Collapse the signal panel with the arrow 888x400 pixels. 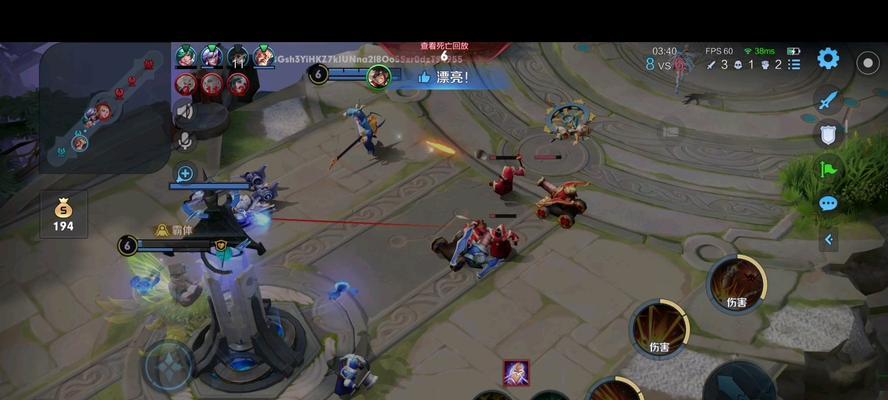(828, 239)
